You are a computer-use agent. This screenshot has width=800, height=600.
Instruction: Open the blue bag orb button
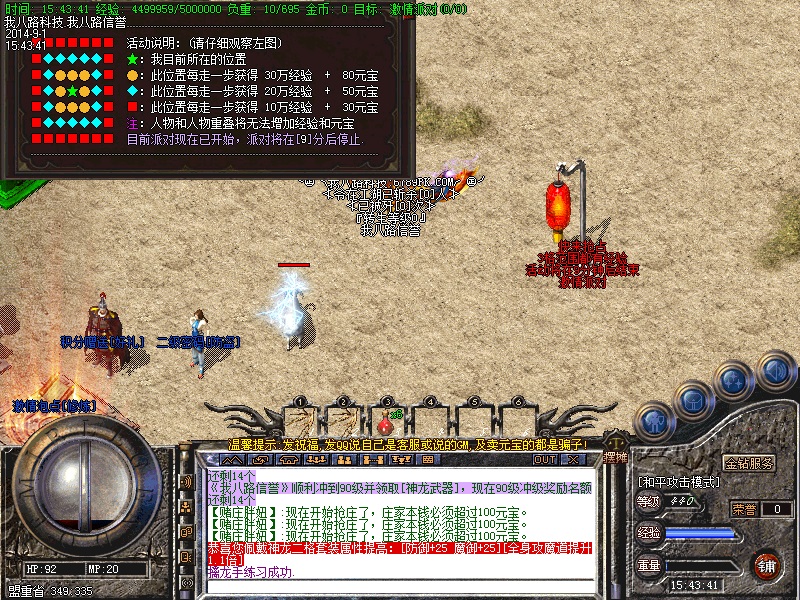(x=693, y=399)
